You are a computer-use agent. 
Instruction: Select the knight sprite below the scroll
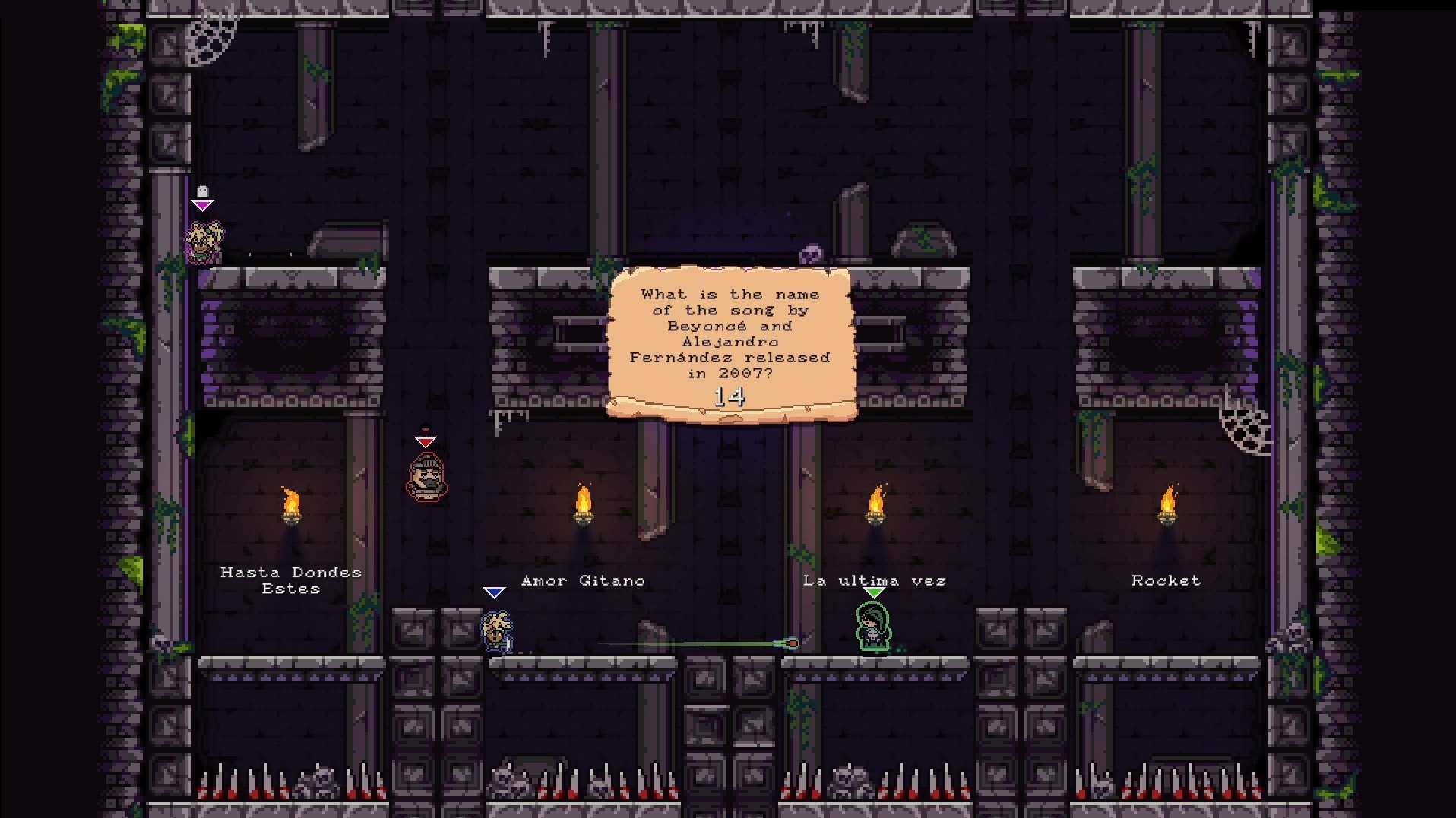(x=426, y=476)
